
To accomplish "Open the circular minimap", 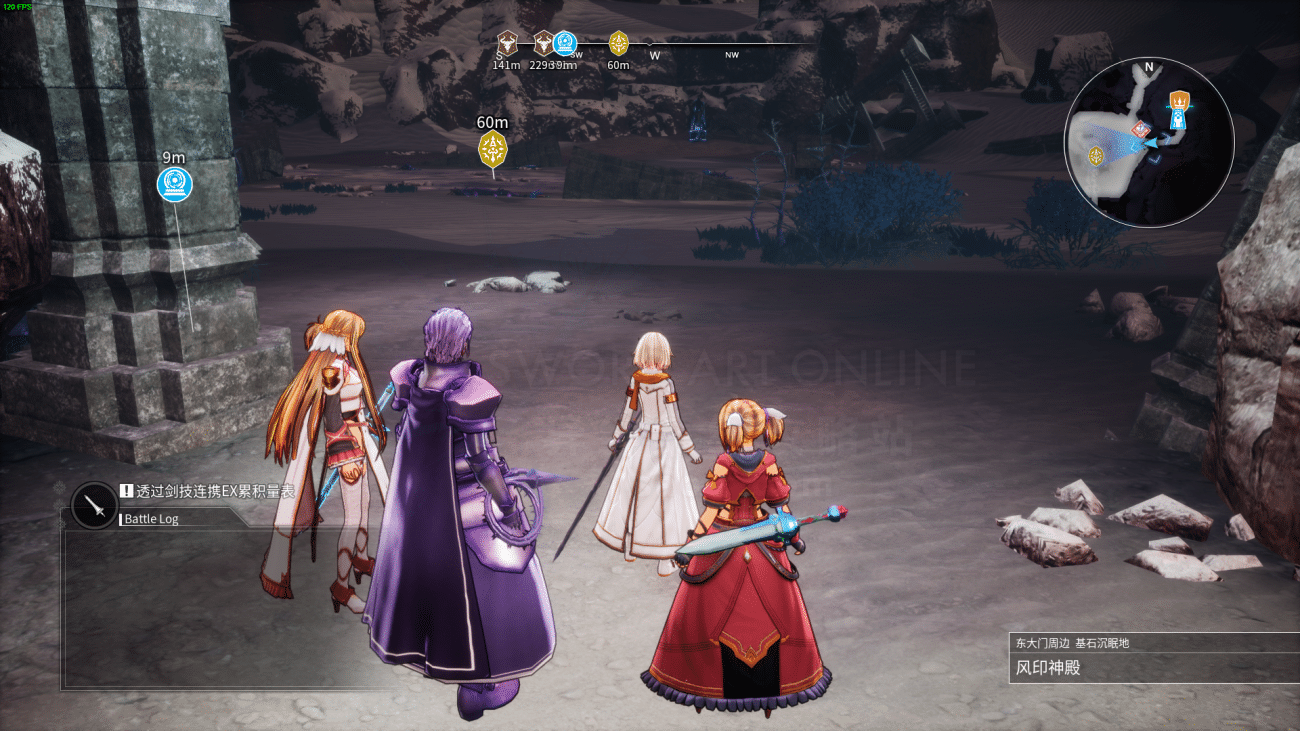I will [x=1148, y=142].
